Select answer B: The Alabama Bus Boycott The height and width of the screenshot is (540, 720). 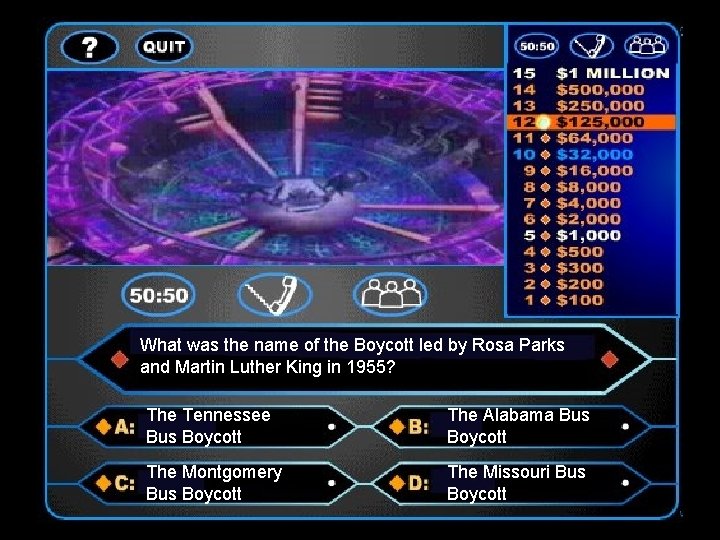pyautogui.click(x=520, y=426)
